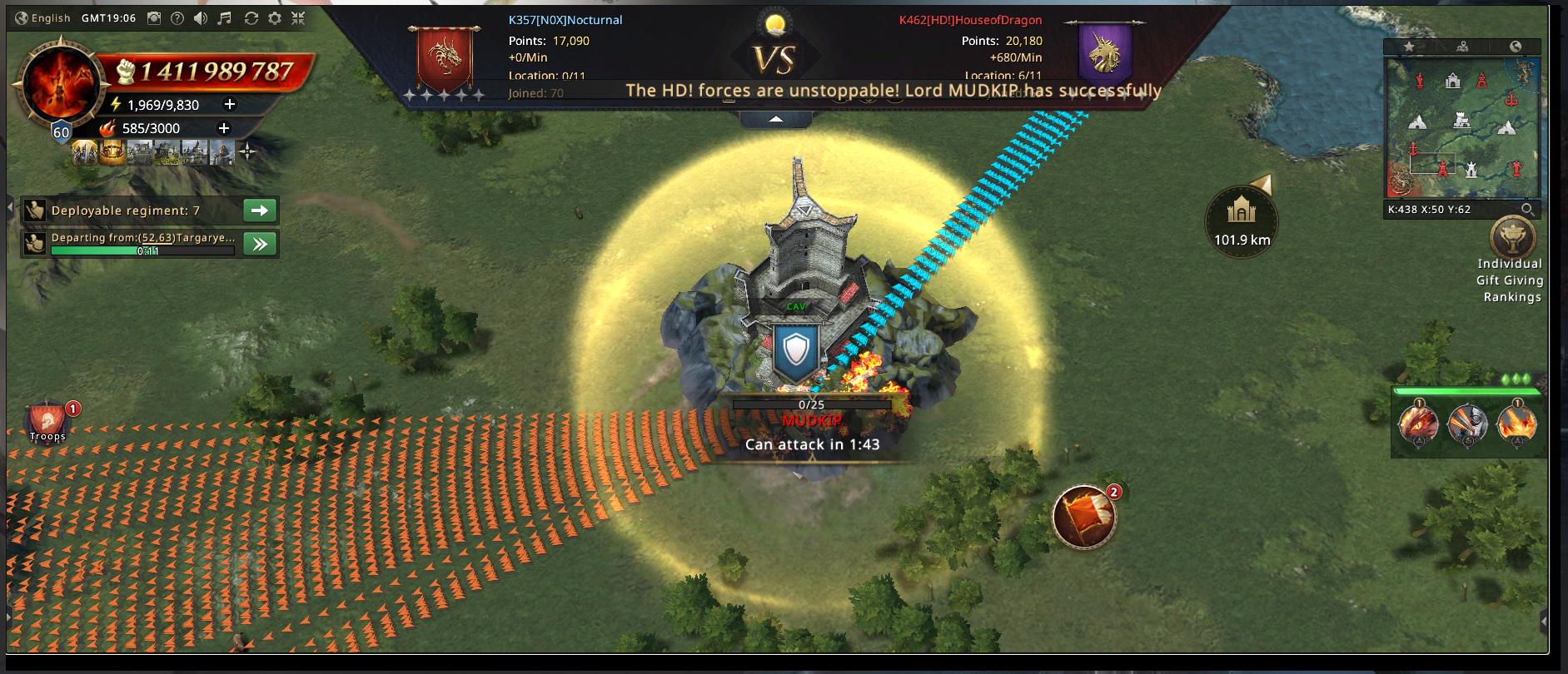Toggle sound effects speaker icon
This screenshot has height=674, width=1568.
[x=201, y=18]
